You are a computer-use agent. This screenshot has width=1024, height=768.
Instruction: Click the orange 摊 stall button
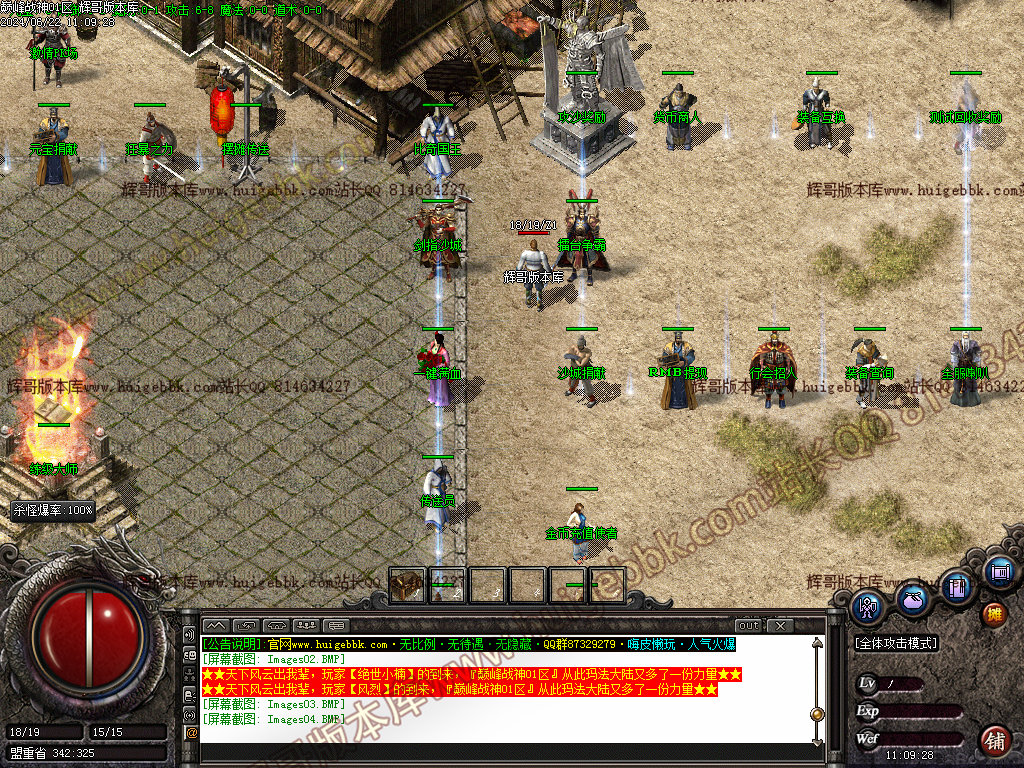click(x=994, y=613)
